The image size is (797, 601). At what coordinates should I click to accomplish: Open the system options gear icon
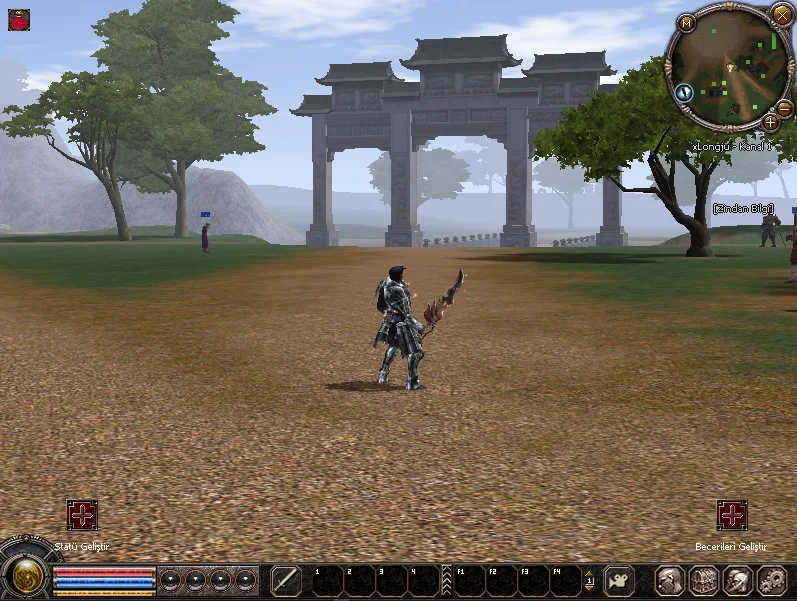tap(772, 580)
